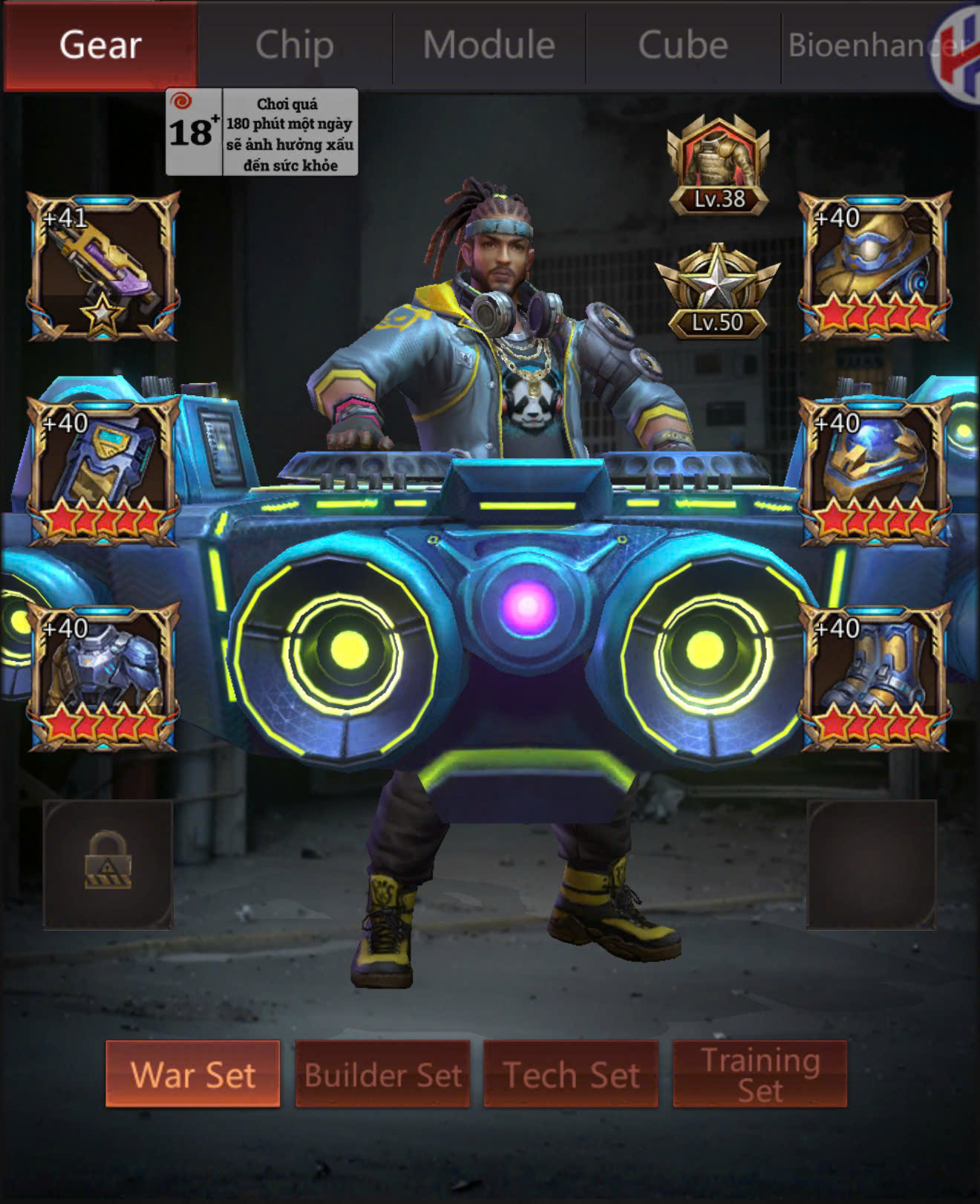980x1204 pixels.
Task: Open the Lv.38 armor badge
Action: [x=718, y=166]
